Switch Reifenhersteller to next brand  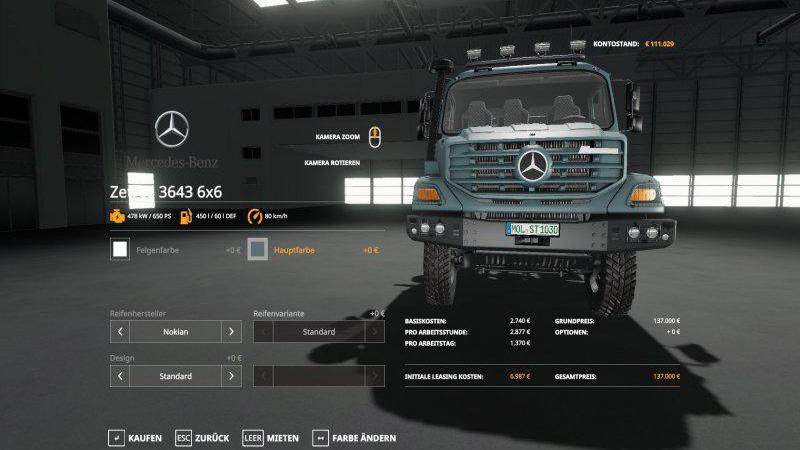[232, 331]
